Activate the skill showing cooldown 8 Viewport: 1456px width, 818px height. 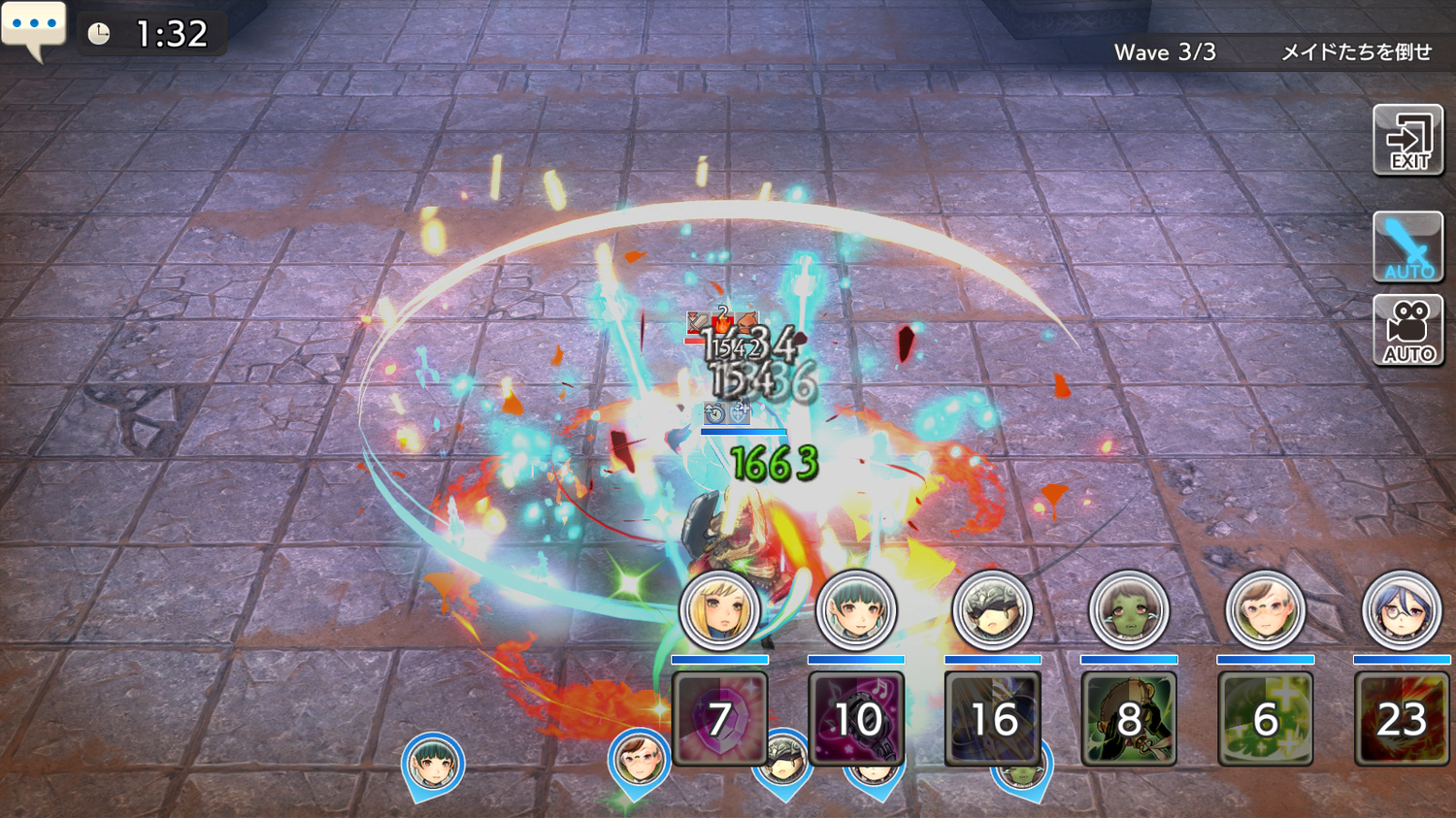(x=1128, y=719)
